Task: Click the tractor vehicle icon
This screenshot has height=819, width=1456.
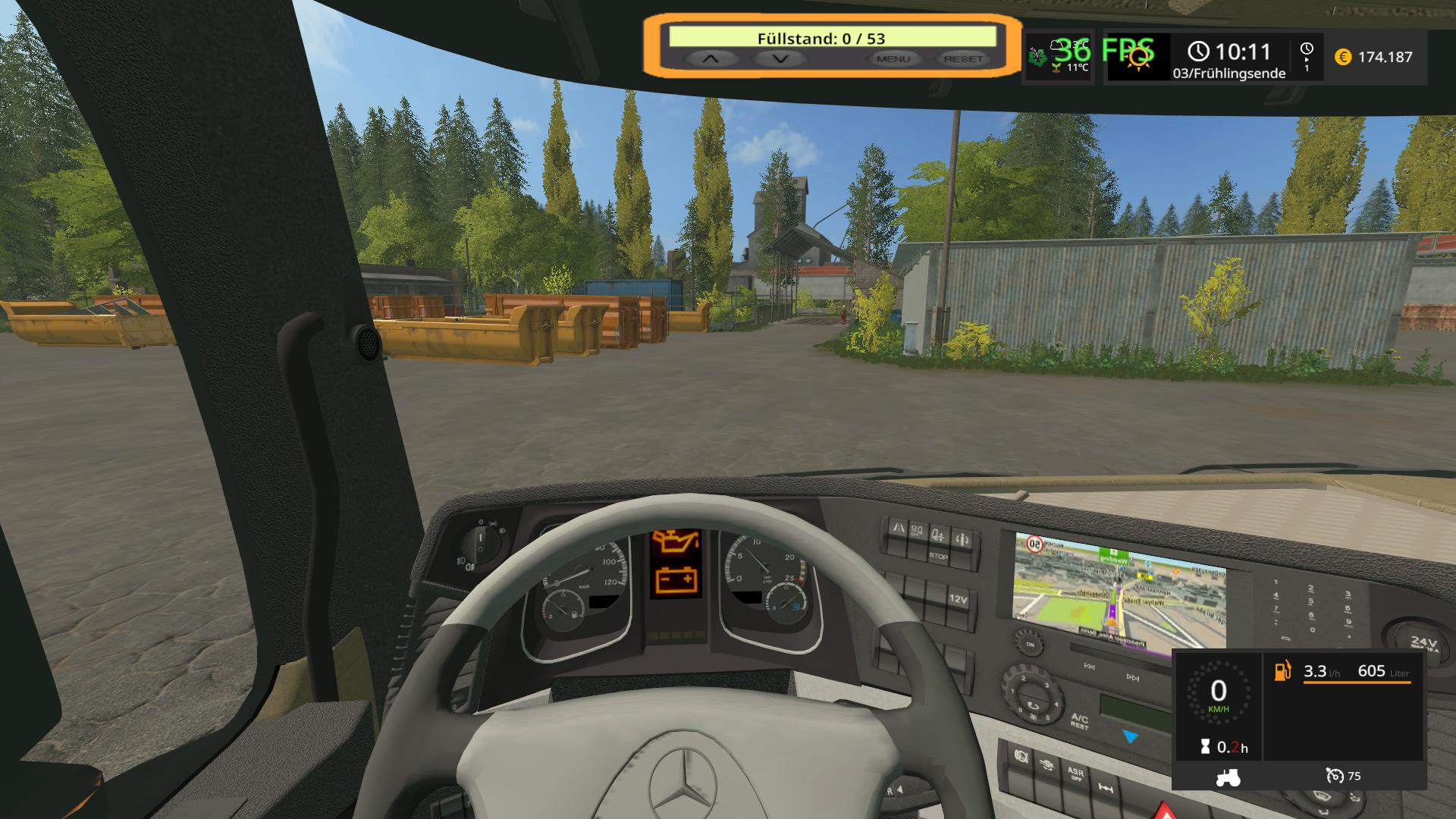Action: (x=1228, y=777)
